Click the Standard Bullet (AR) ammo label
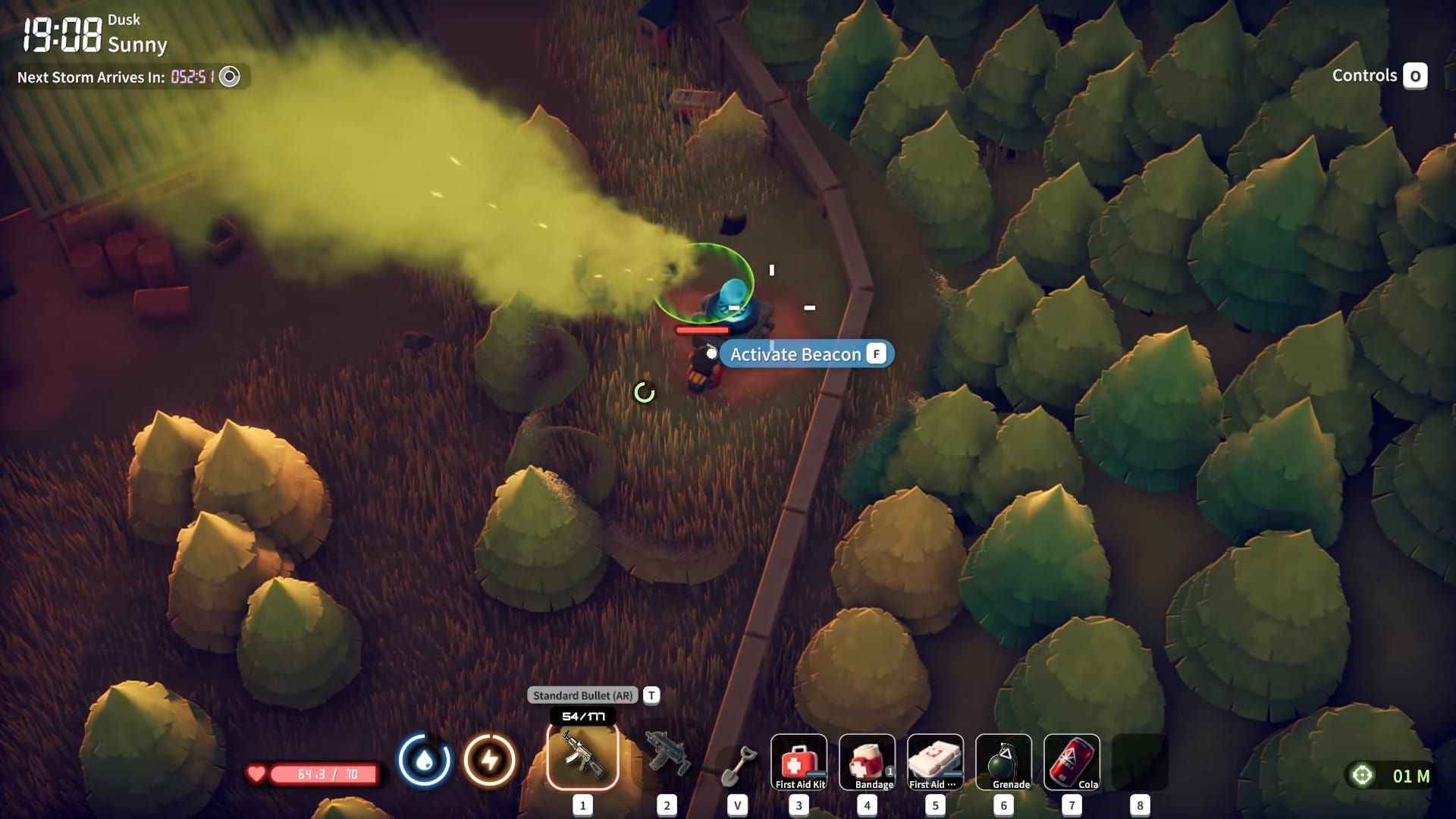Screen dimensions: 1456x819 coord(582,695)
